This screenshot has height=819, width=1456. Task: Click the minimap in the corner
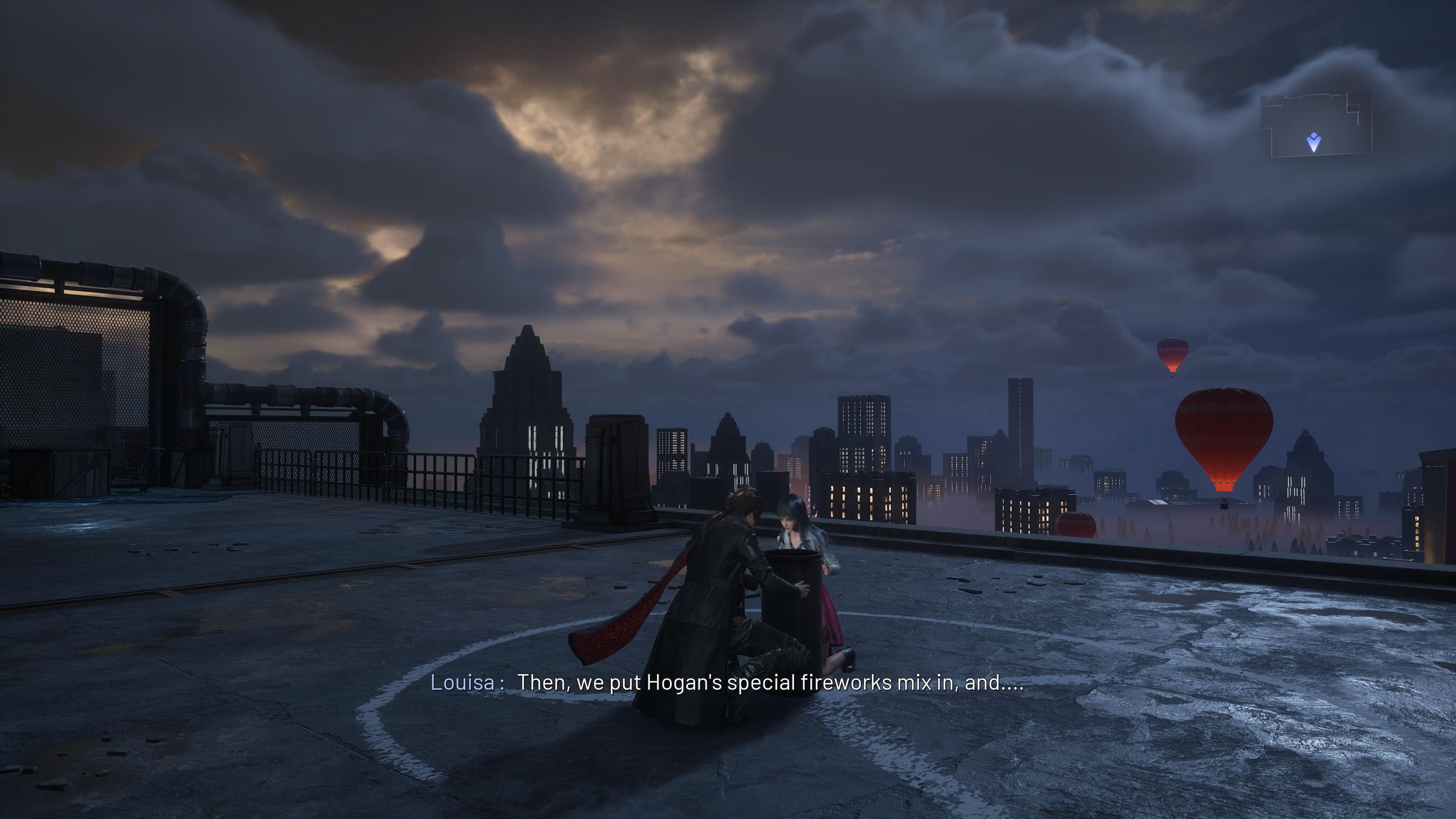(x=1316, y=124)
